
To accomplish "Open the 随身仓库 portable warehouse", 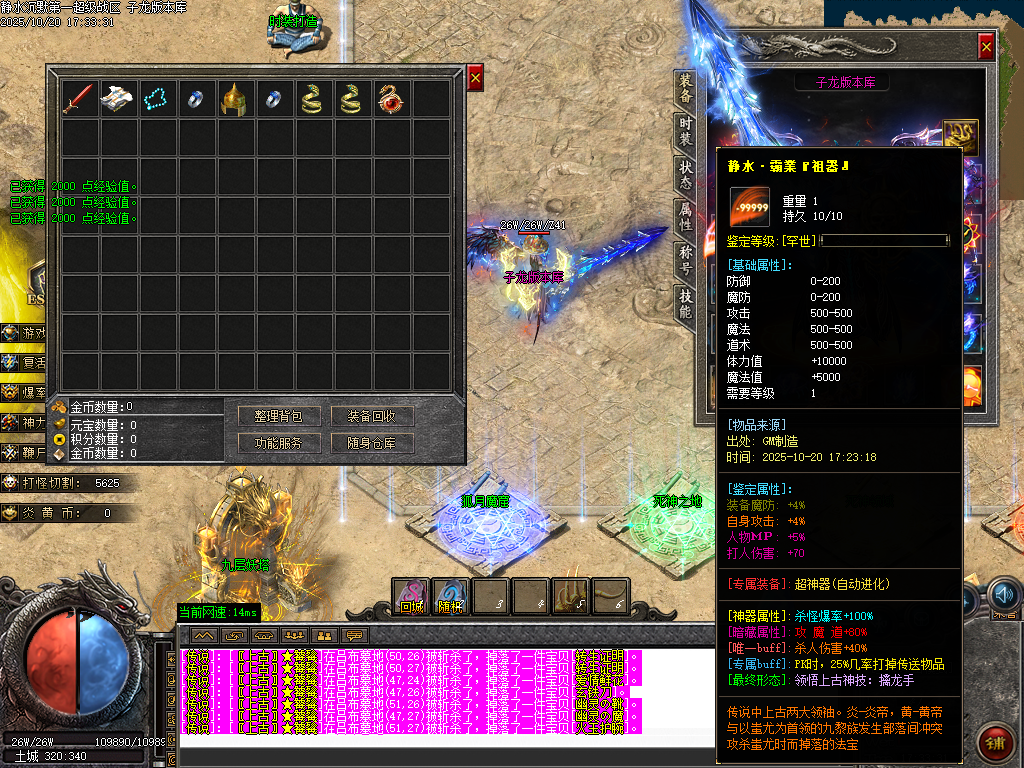I will [372, 443].
